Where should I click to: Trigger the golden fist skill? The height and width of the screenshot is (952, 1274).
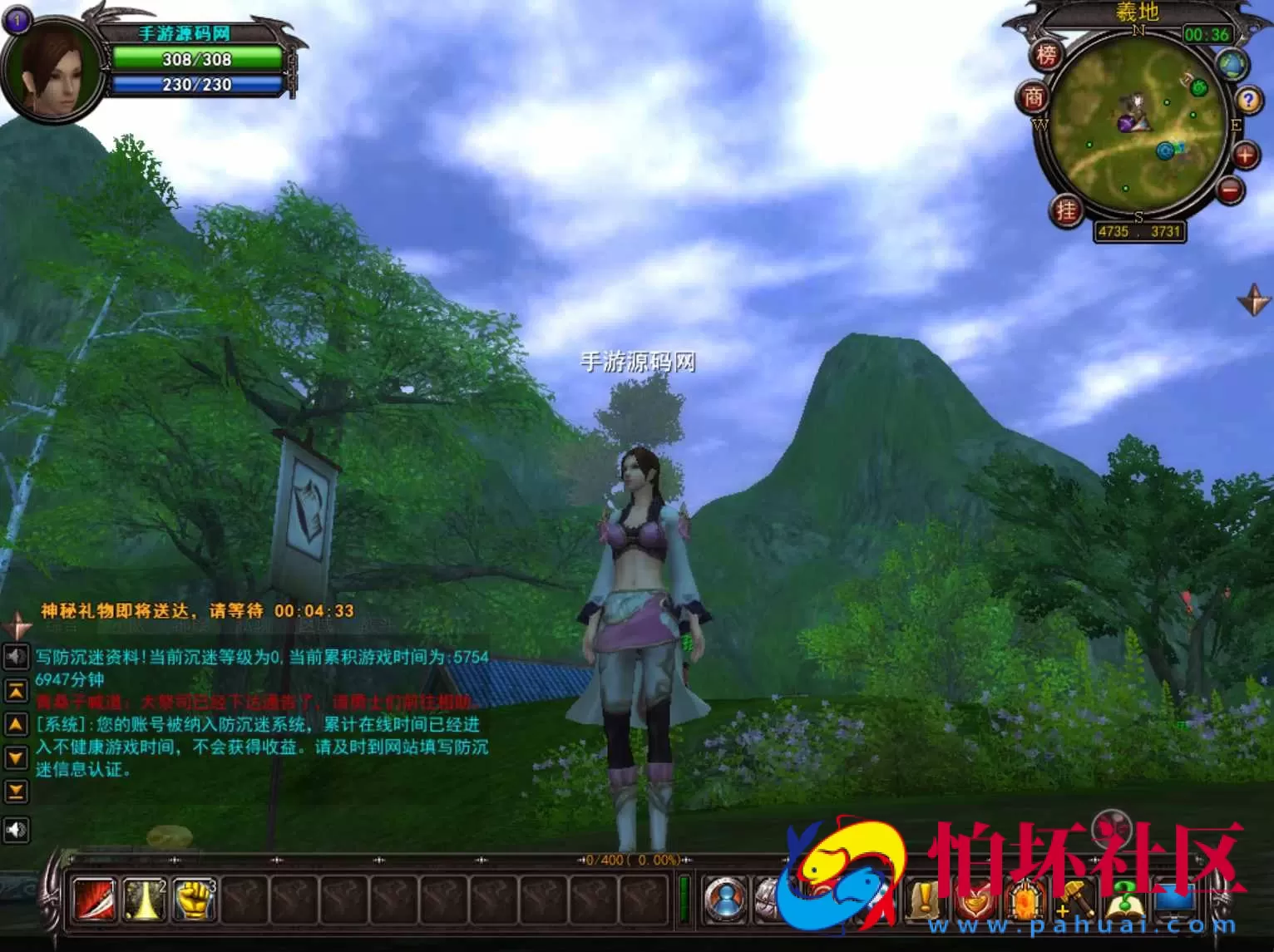pyautogui.click(x=194, y=899)
